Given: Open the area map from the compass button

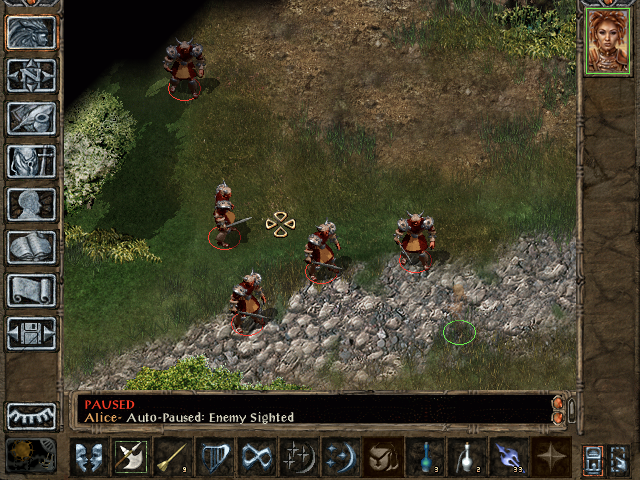Looking at the screenshot, I should [x=31, y=75].
